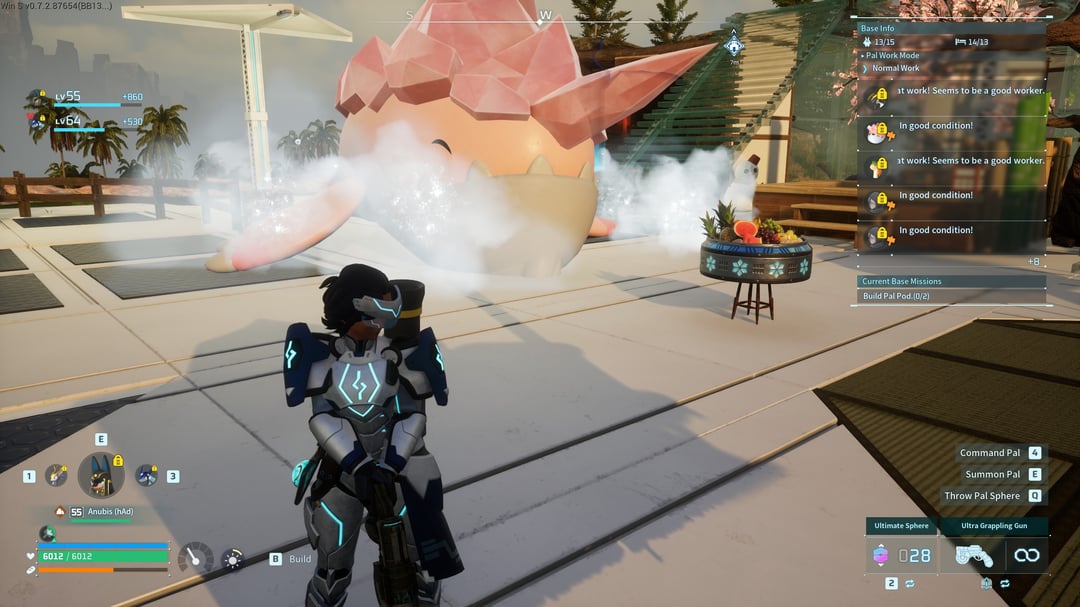Click the Current Base Missions header
Image resolution: width=1080 pixels, height=607 pixels.
coord(901,281)
